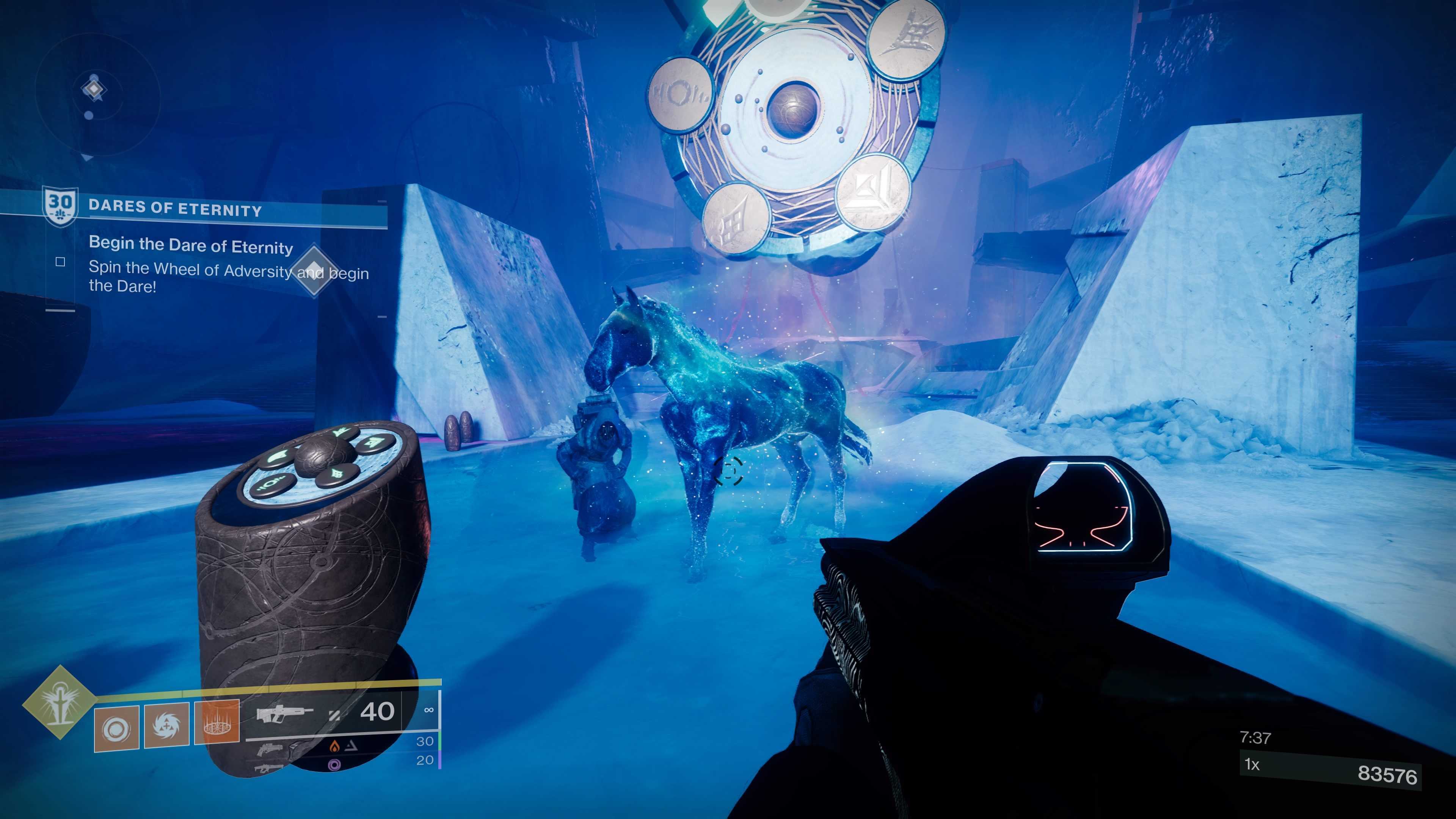Image resolution: width=1456 pixels, height=819 pixels.
Task: Tick the Begin the Dare objective checkbox
Action: click(61, 262)
